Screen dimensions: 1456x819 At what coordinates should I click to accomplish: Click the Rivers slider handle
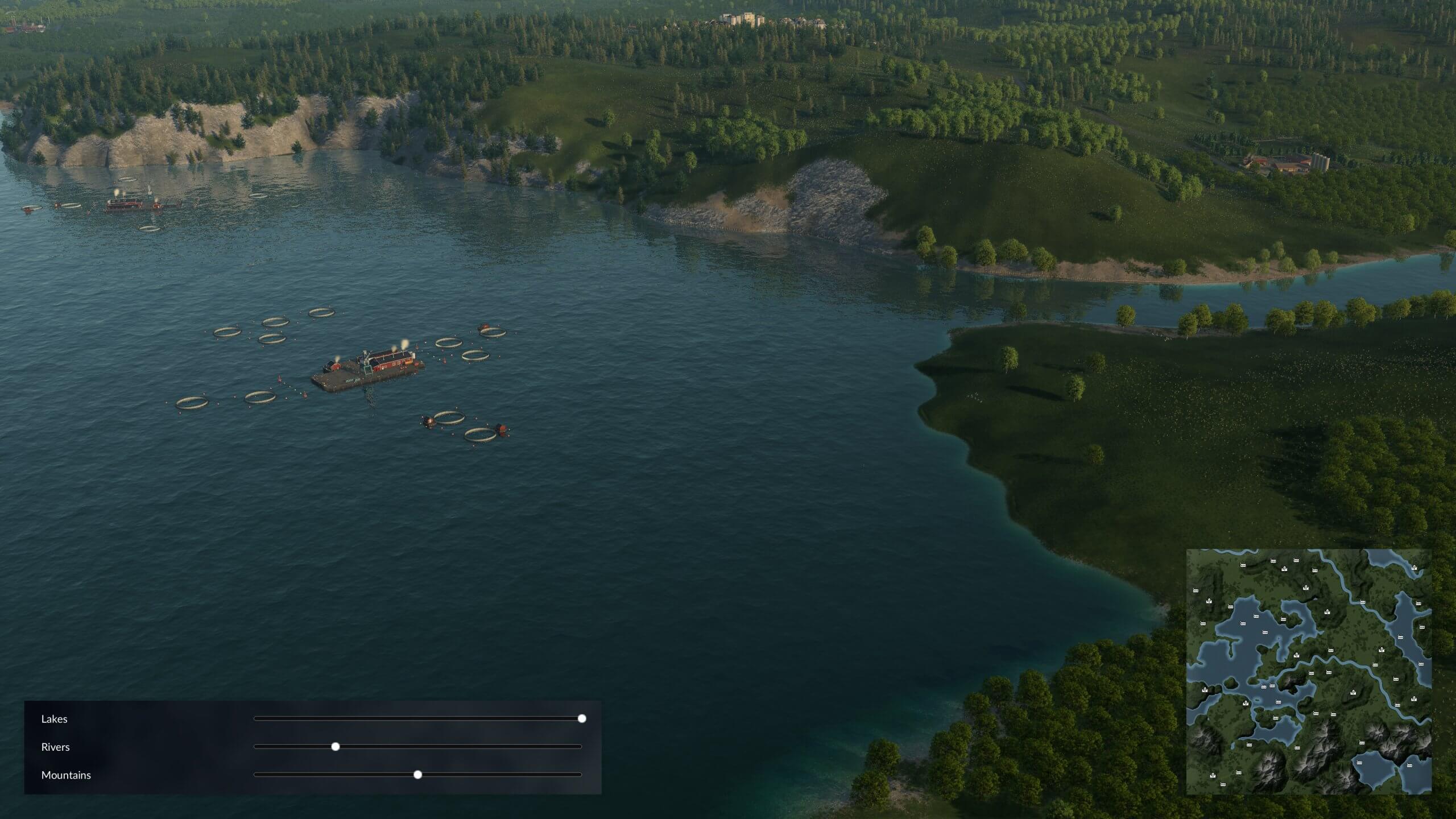(x=336, y=747)
